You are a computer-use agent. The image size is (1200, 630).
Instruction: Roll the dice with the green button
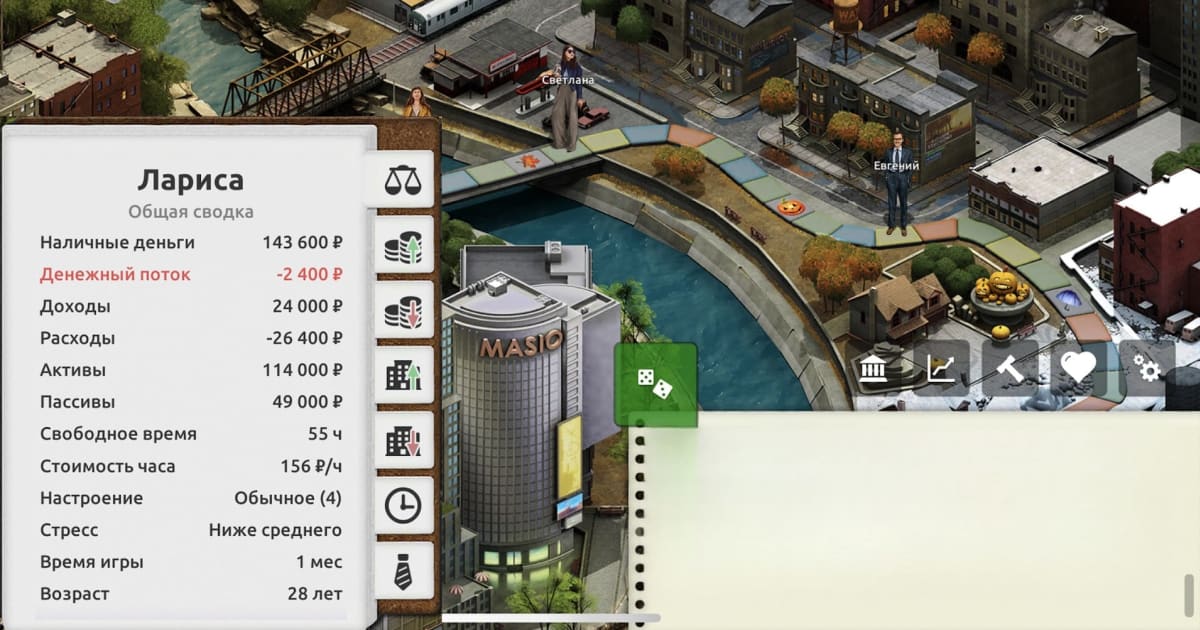tap(655, 384)
